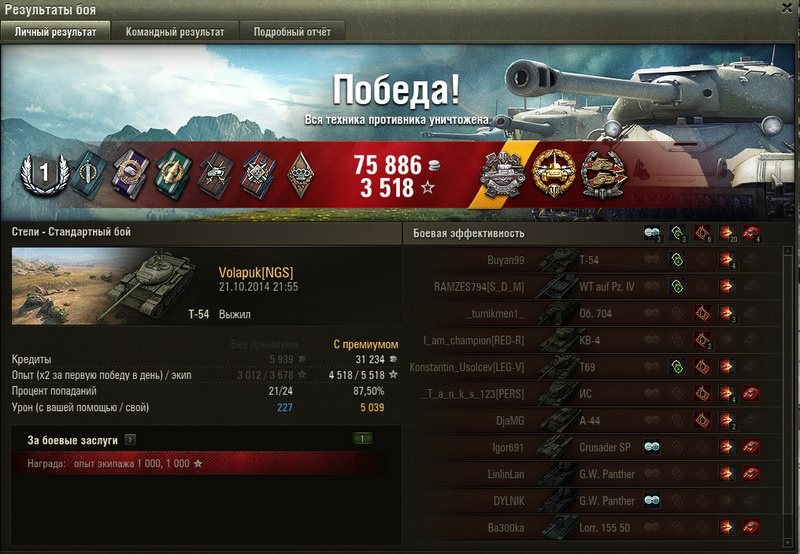This screenshot has height=554, width=800.
Task: Click the I_am_champion КВ-4 row
Action: tap(600, 340)
